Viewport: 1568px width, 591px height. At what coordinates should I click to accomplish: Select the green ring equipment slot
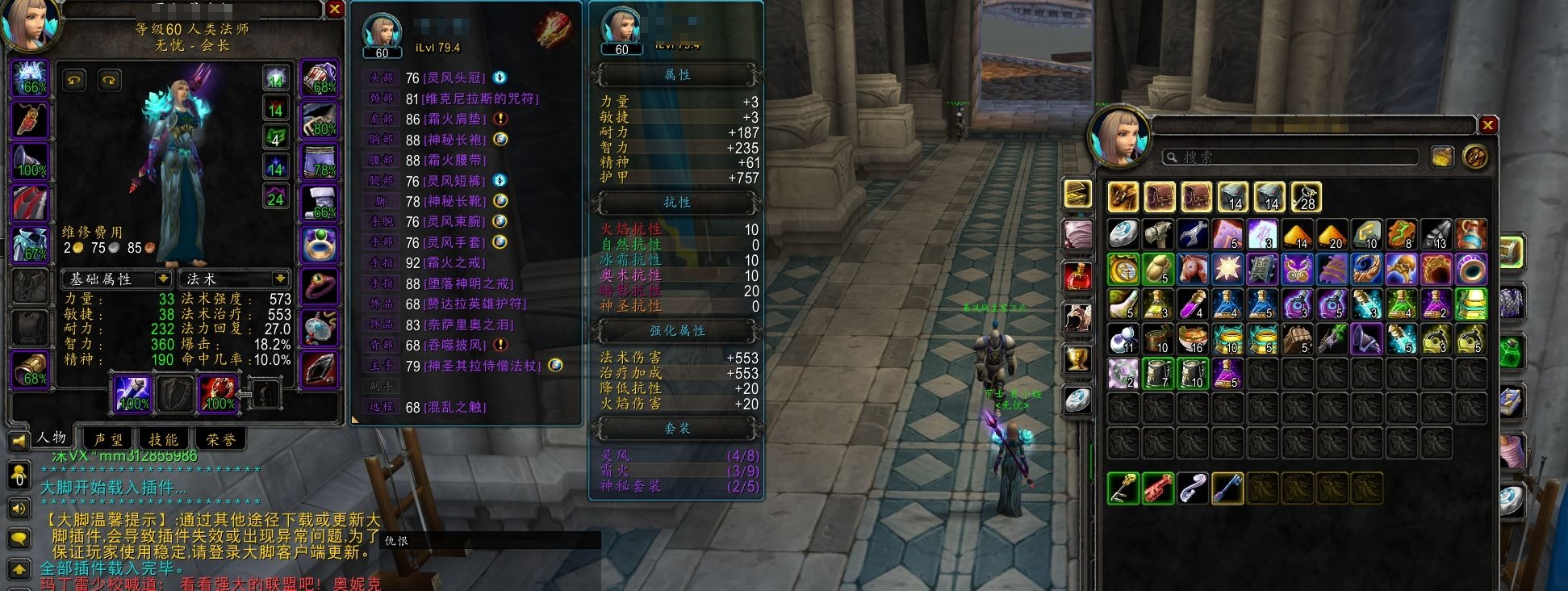319,243
